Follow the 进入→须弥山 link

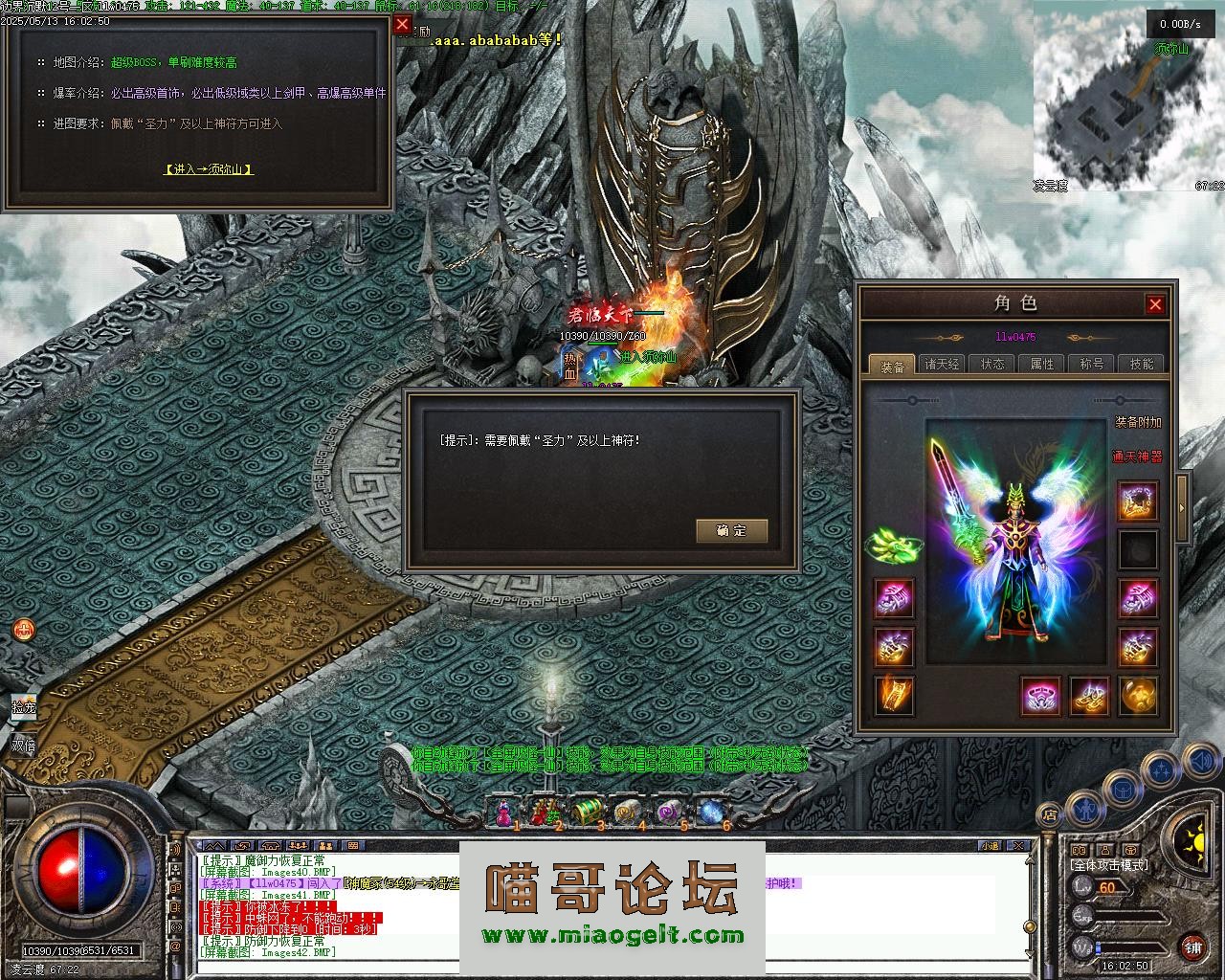[209, 169]
